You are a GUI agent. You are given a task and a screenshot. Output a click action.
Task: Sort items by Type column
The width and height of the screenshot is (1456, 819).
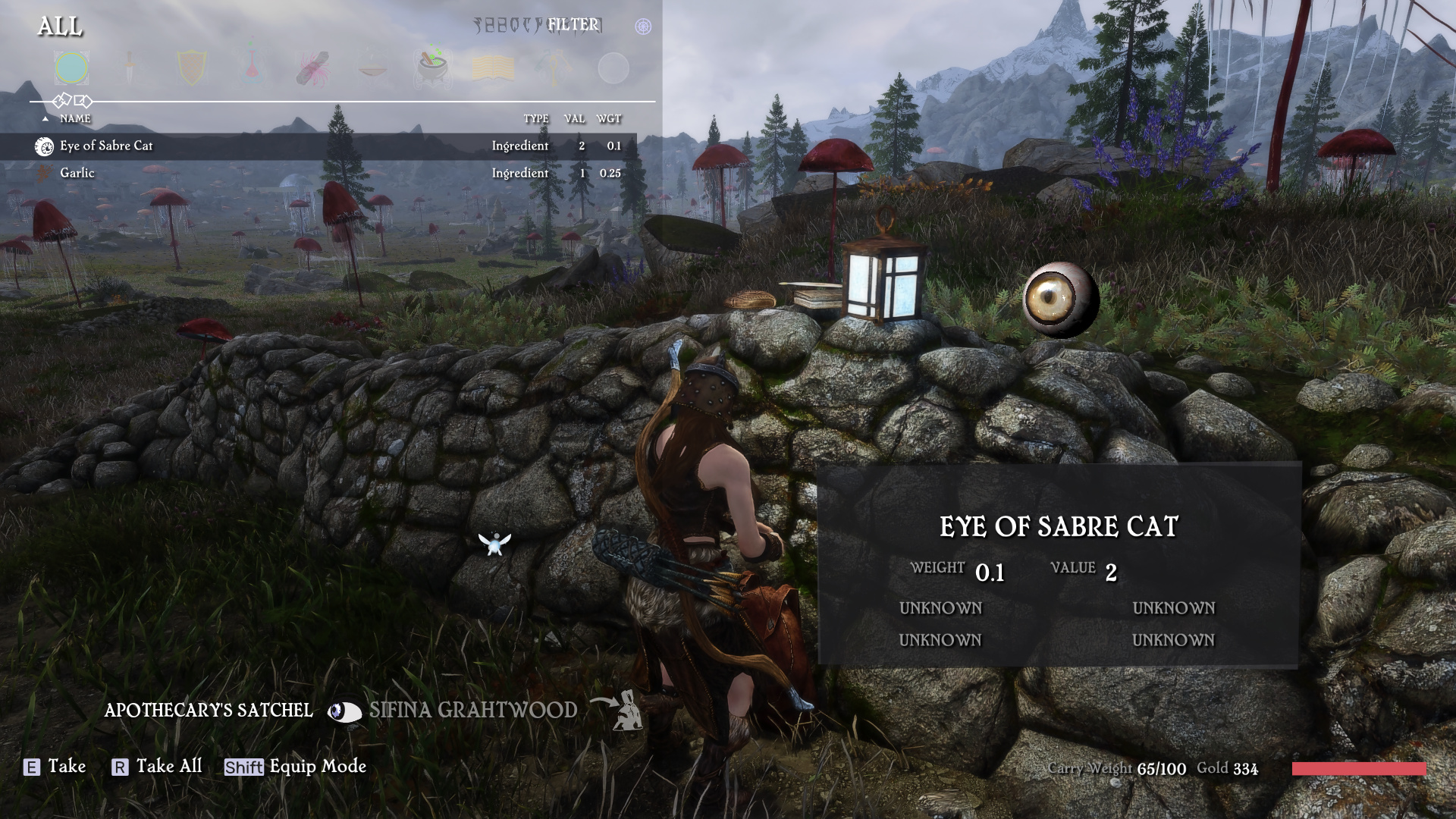pos(535,118)
